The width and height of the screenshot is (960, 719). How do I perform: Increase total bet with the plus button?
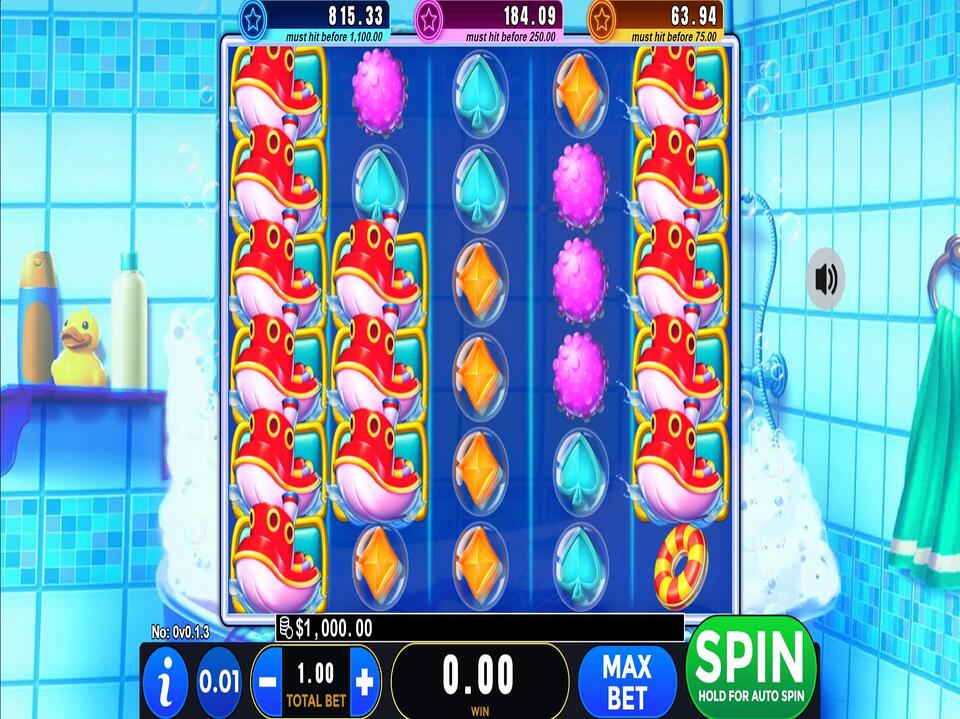tap(364, 682)
